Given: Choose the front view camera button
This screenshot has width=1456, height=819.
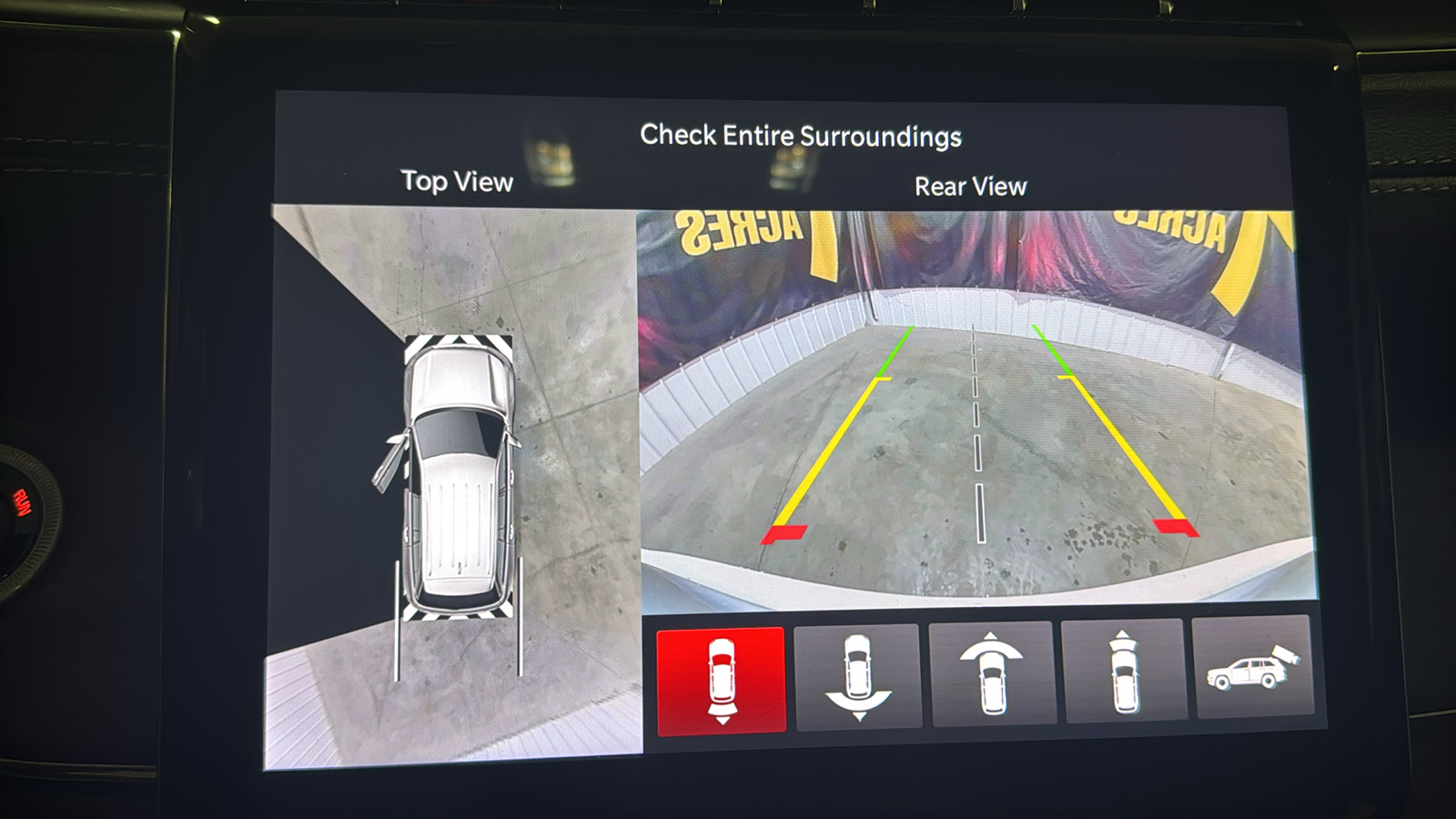Looking at the screenshot, I should coord(1125,671).
